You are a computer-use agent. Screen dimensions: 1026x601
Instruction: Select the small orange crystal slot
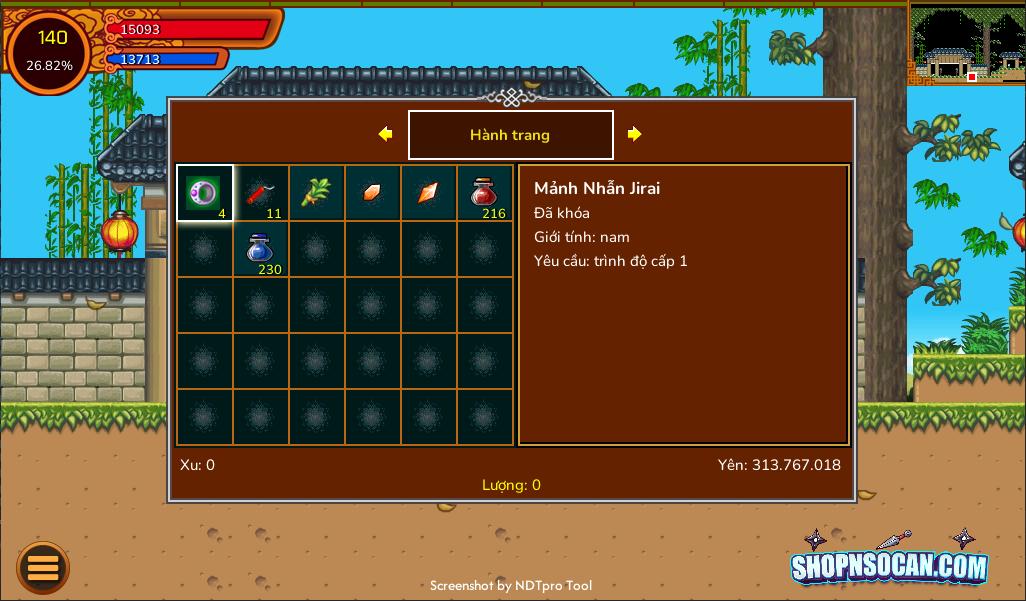click(x=373, y=193)
